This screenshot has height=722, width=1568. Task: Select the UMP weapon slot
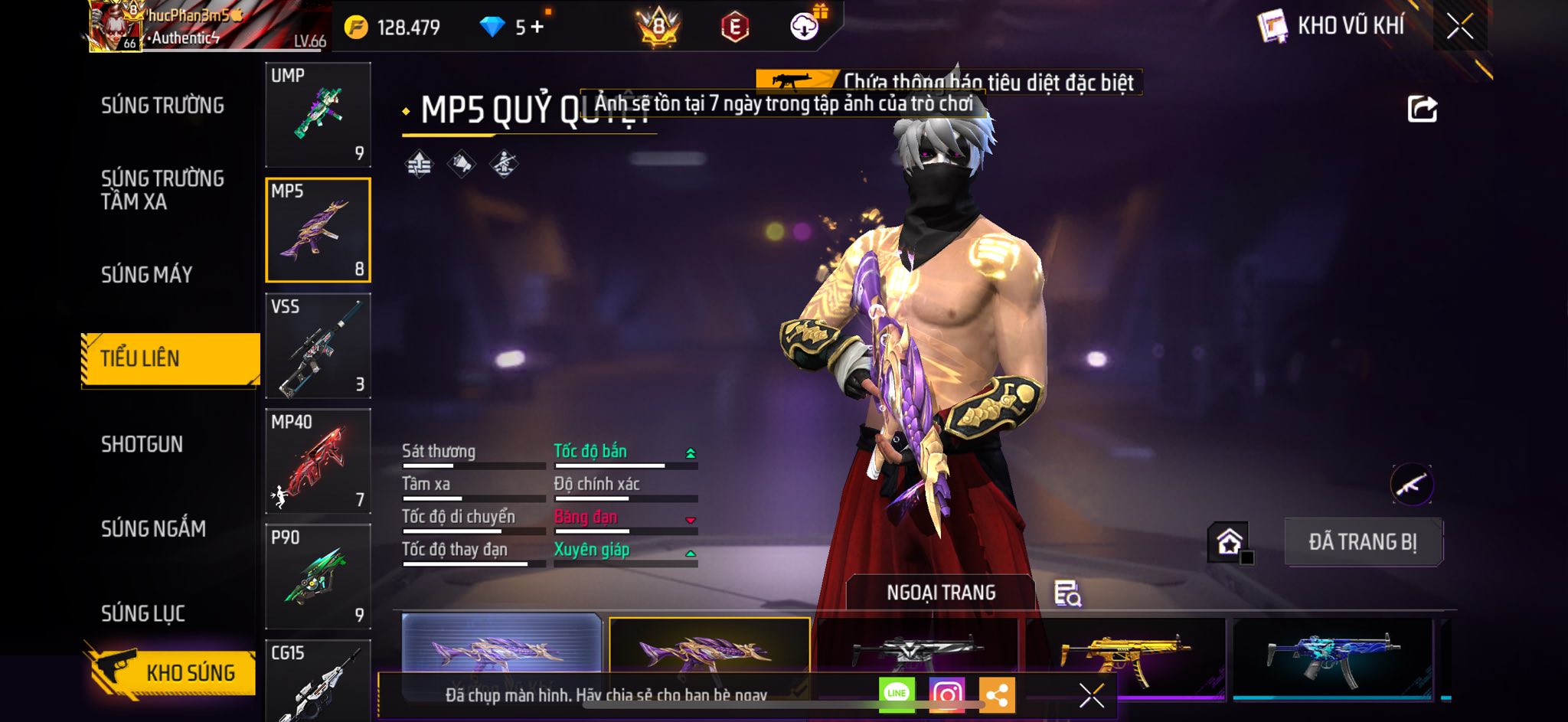[318, 115]
